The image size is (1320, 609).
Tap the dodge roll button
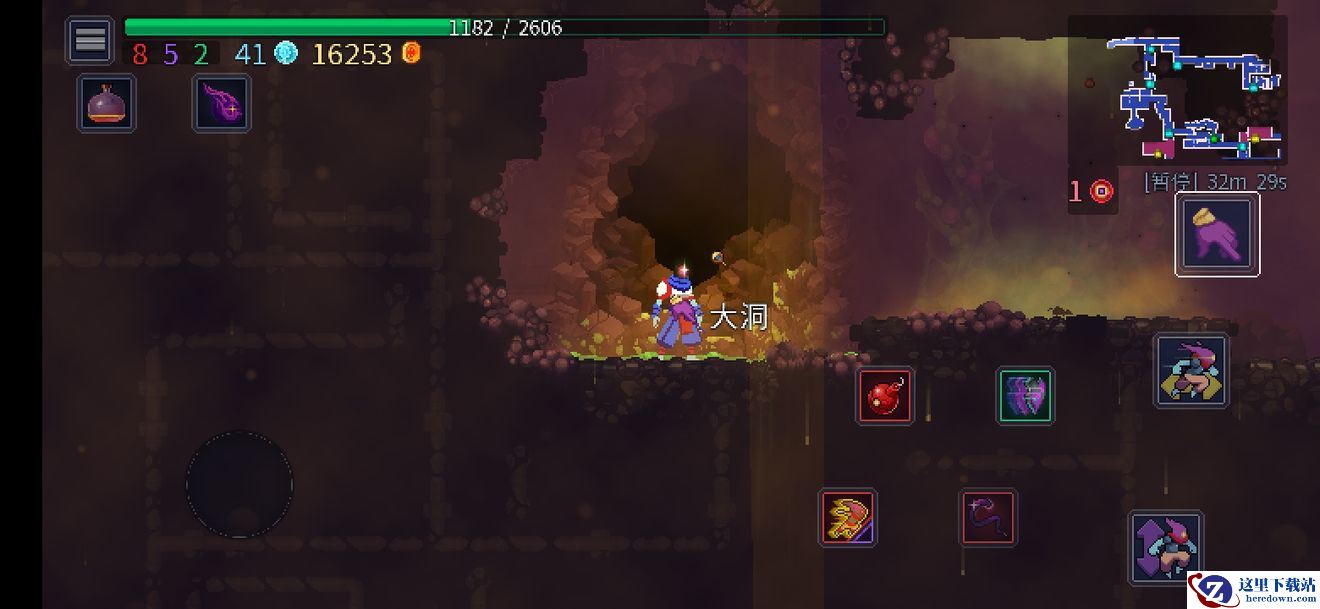pos(1191,371)
